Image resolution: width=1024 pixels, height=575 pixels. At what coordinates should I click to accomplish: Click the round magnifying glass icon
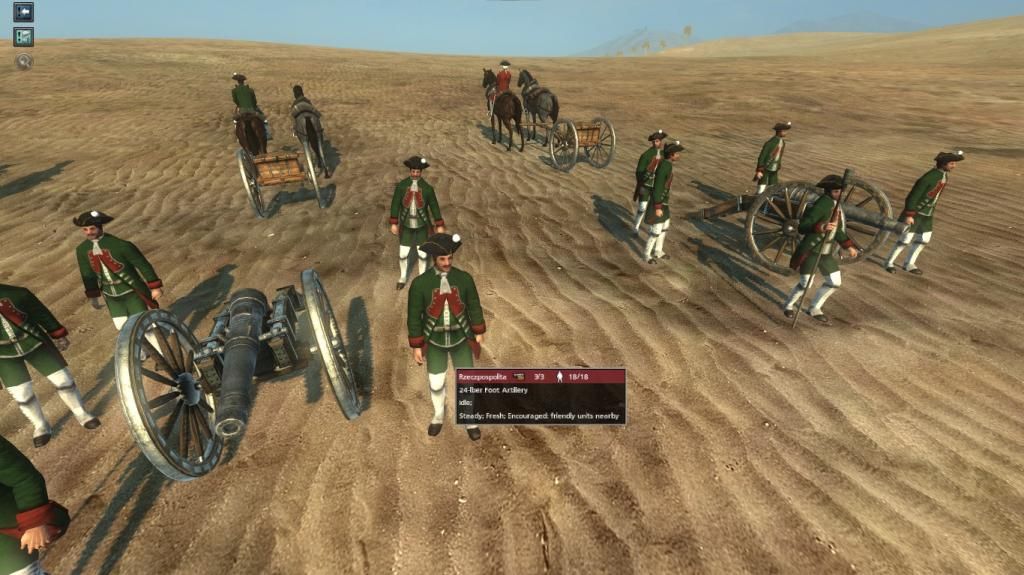(x=23, y=61)
